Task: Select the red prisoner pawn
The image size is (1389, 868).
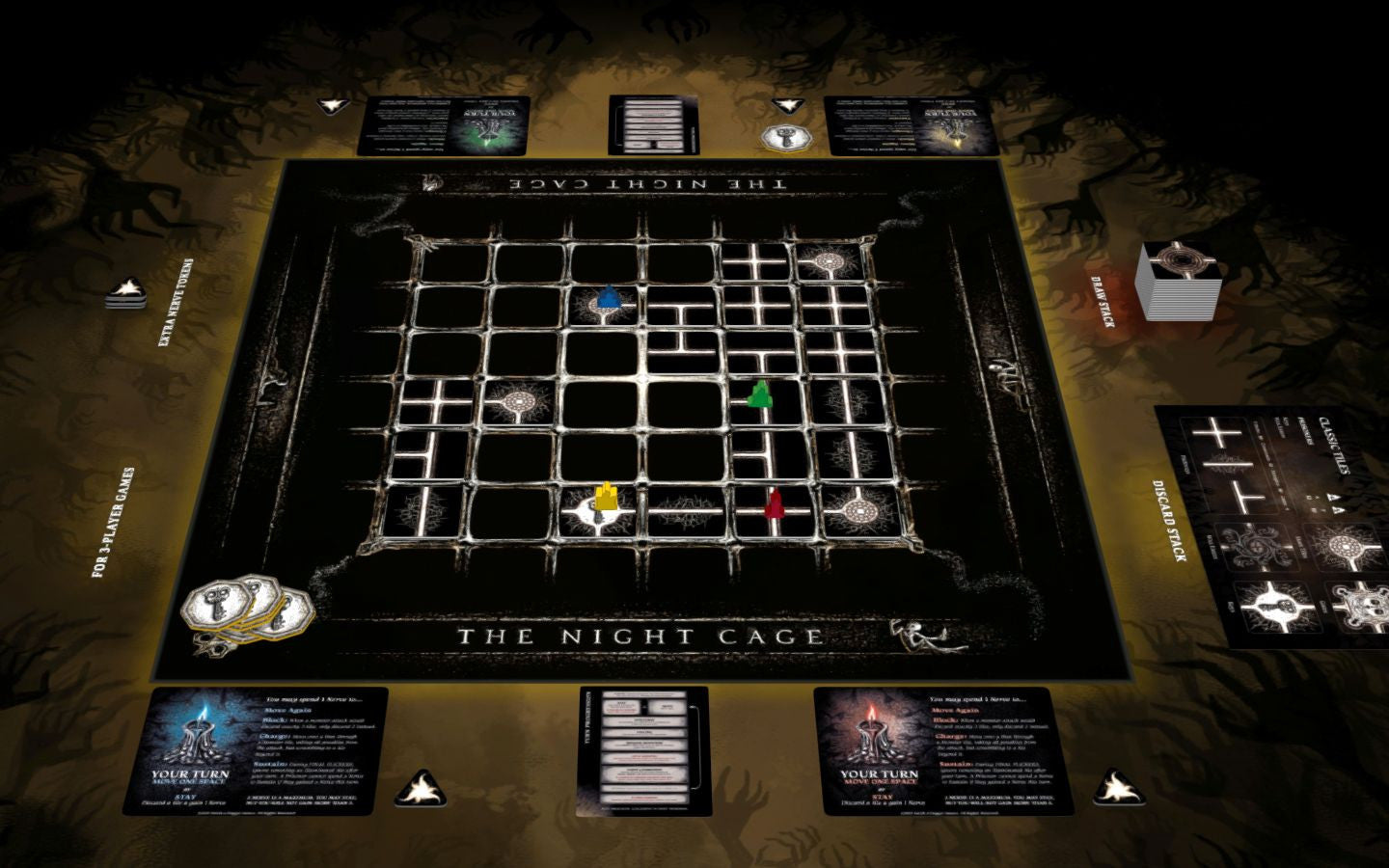Action: (774, 502)
